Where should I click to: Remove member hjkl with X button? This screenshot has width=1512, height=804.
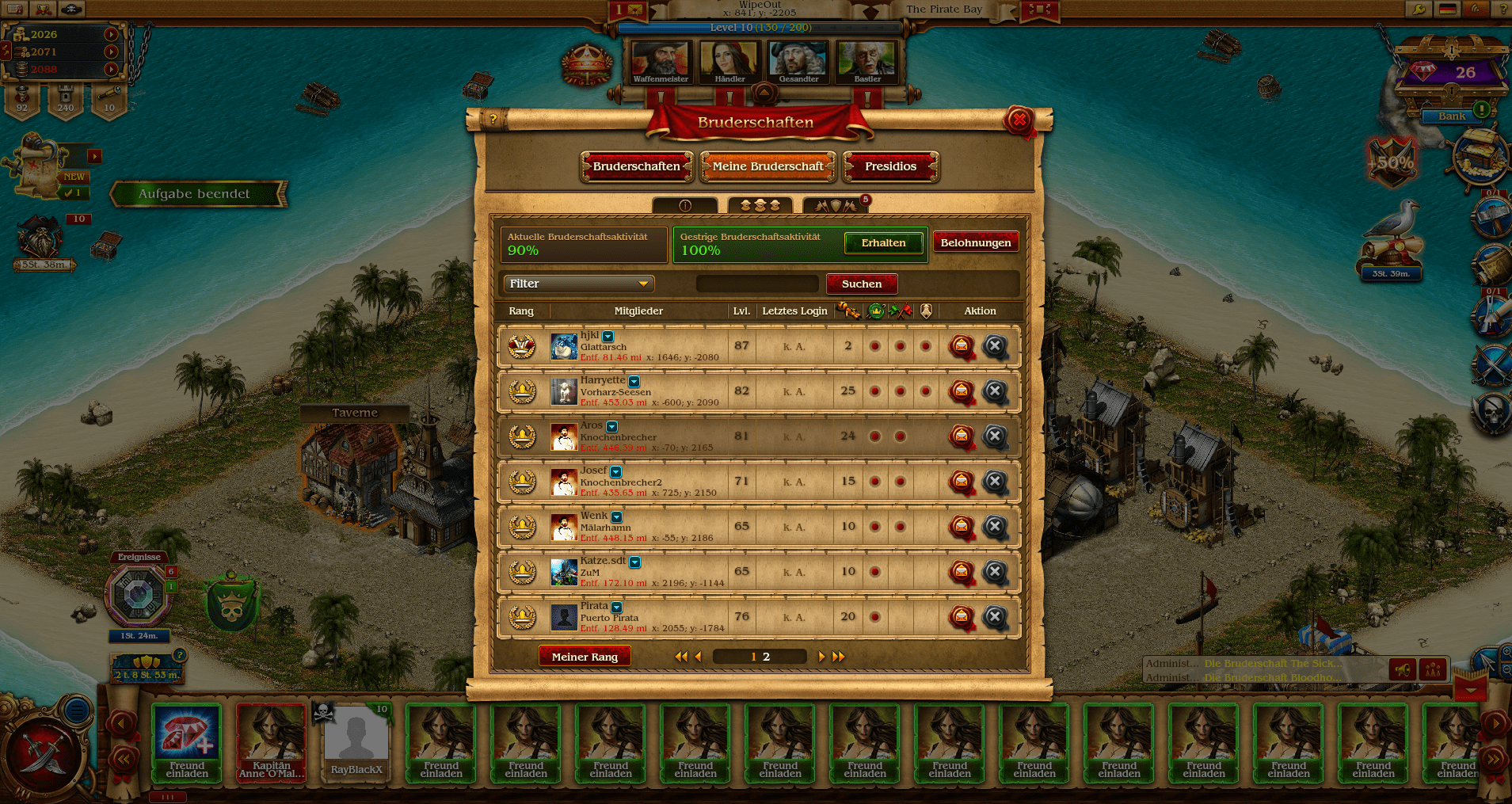[995, 346]
